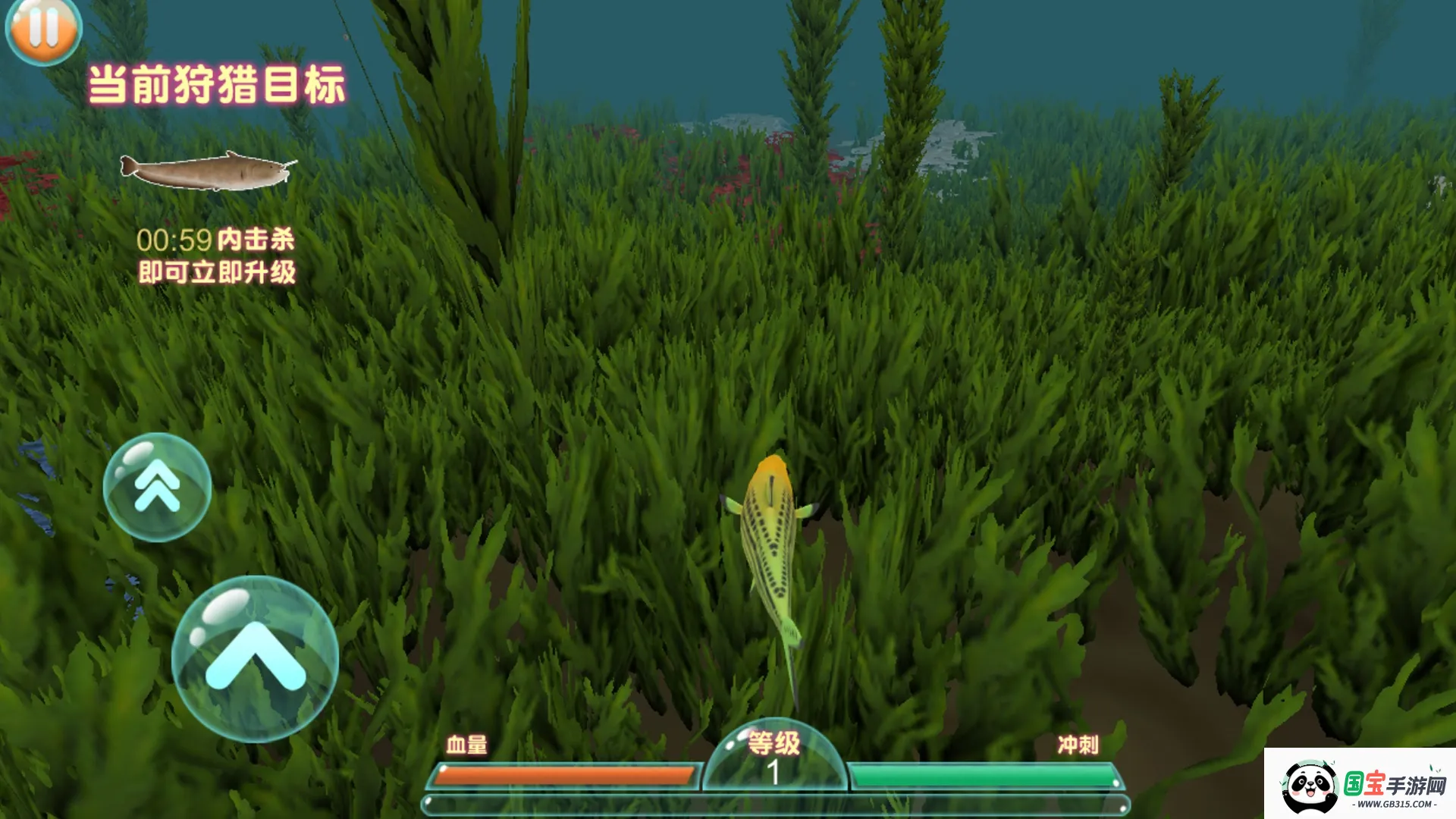Tap the large single-arrow bubble button

(255, 658)
